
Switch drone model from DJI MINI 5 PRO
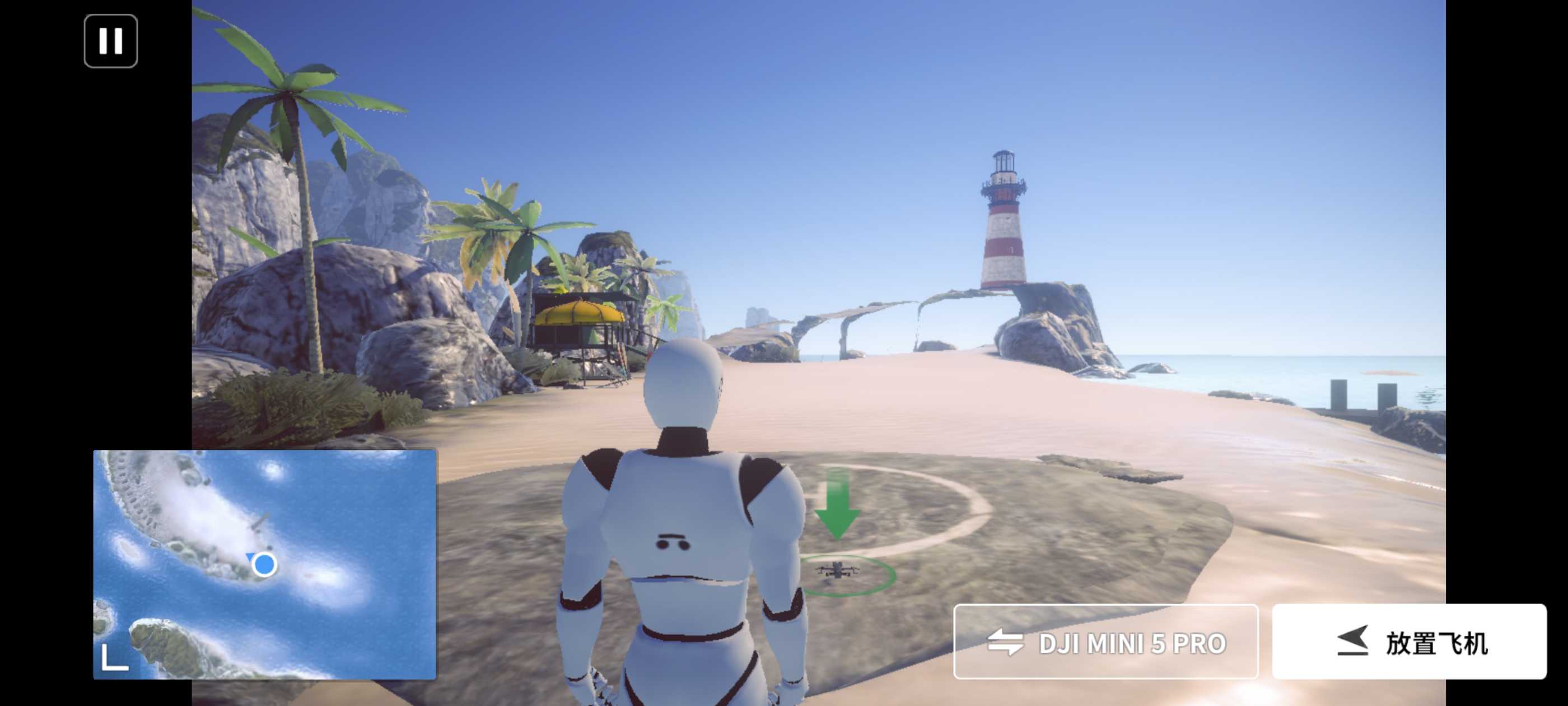(x=1105, y=642)
